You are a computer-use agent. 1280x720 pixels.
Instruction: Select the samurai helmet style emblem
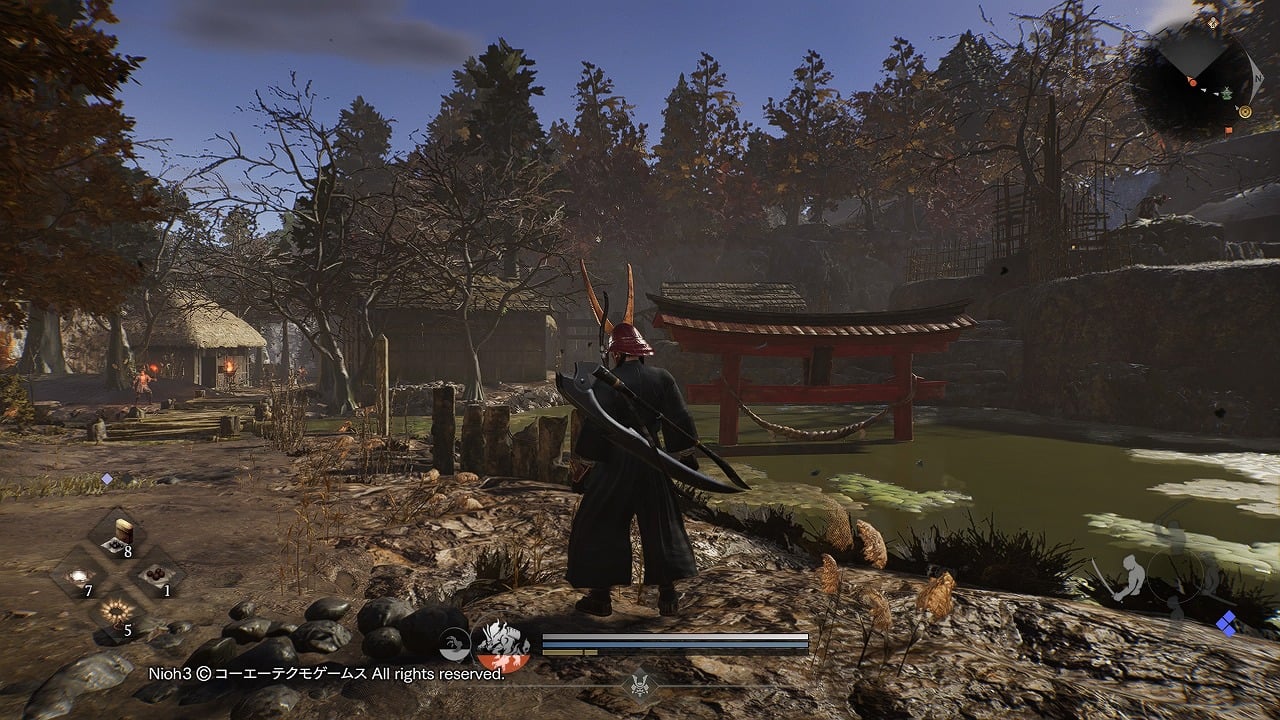pyautogui.click(x=638, y=685)
